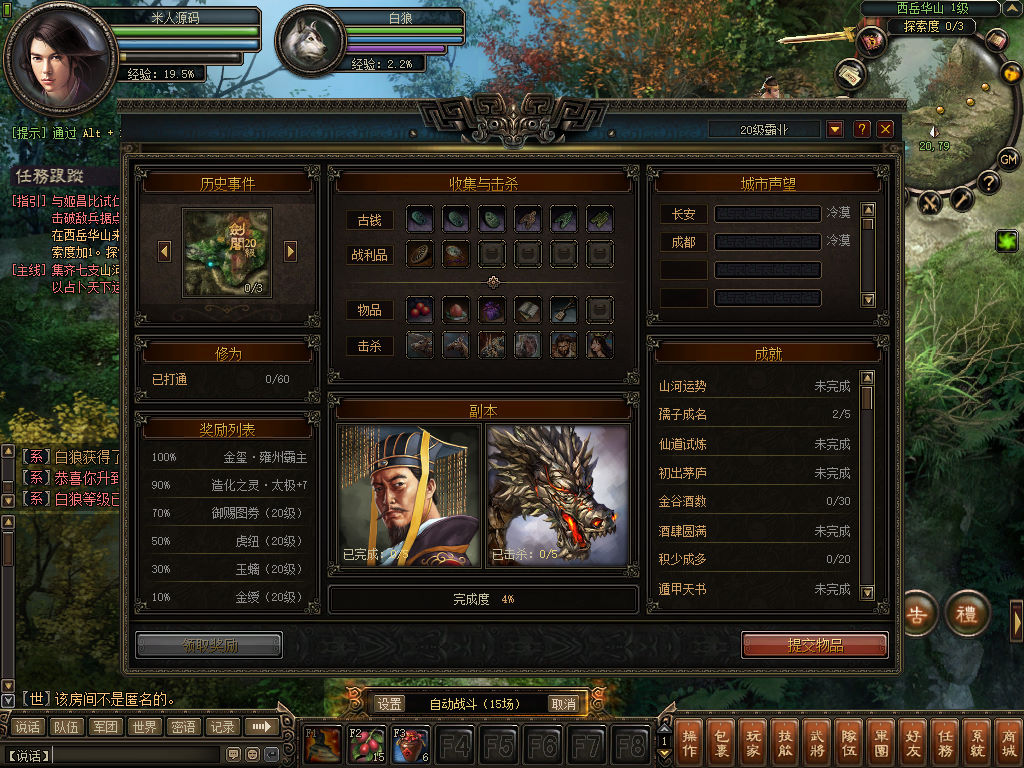Select the dragon boss dungeon thumbnail

coord(558,495)
